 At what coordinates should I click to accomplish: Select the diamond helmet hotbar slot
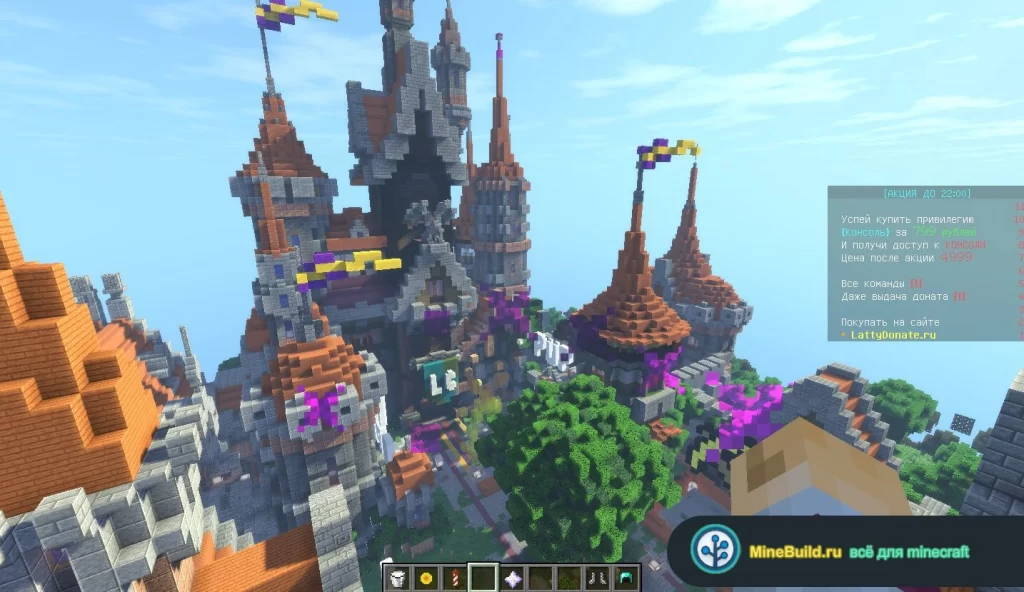click(x=626, y=577)
